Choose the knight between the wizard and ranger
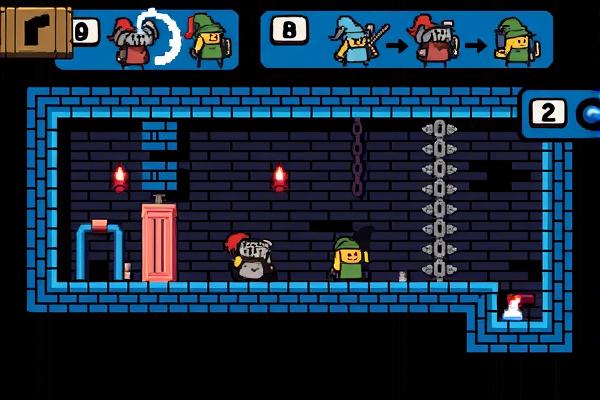Viewport: 600px width, 400px height. [437, 42]
